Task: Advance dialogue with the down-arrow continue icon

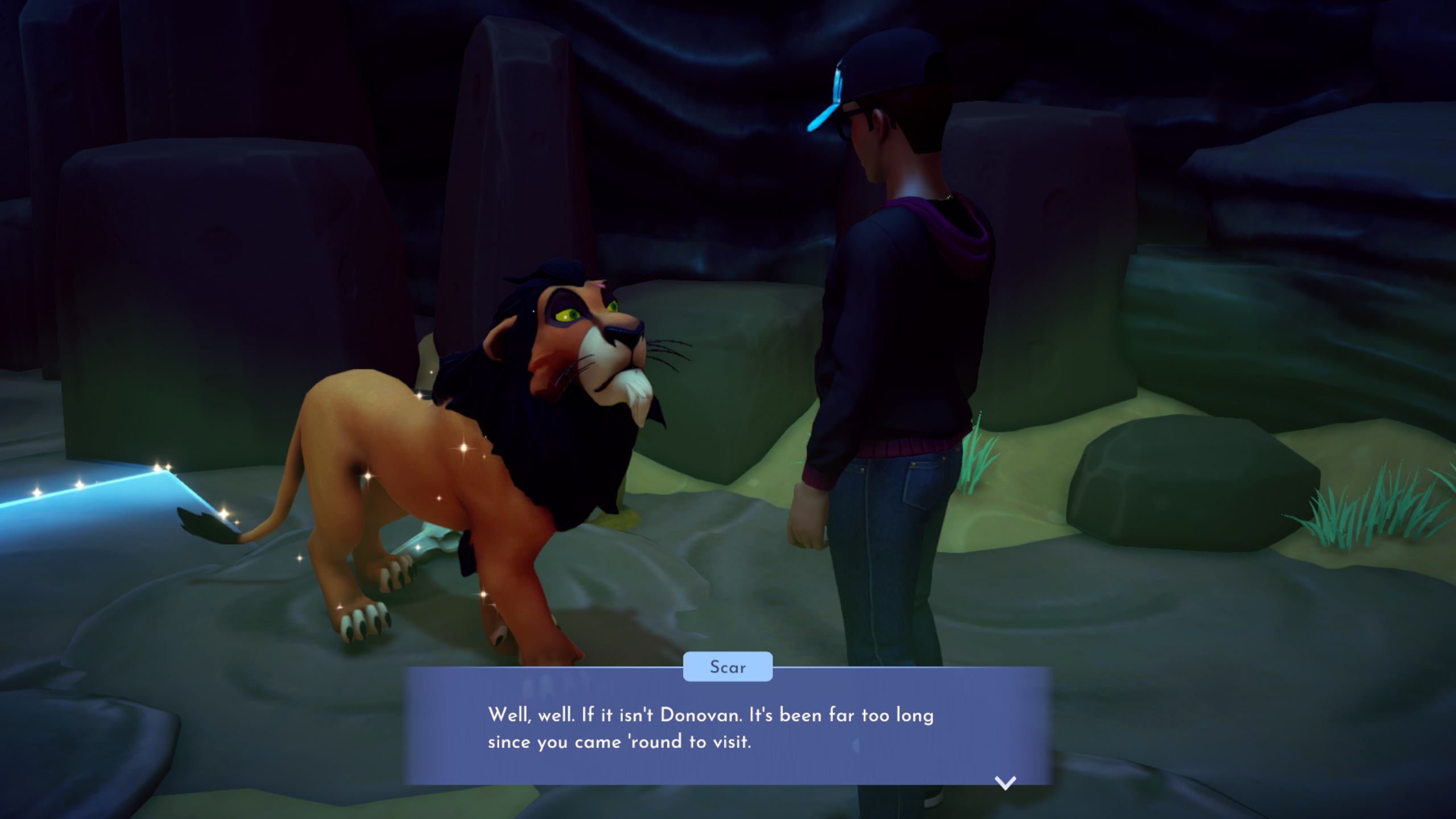Action: pos(1005,783)
